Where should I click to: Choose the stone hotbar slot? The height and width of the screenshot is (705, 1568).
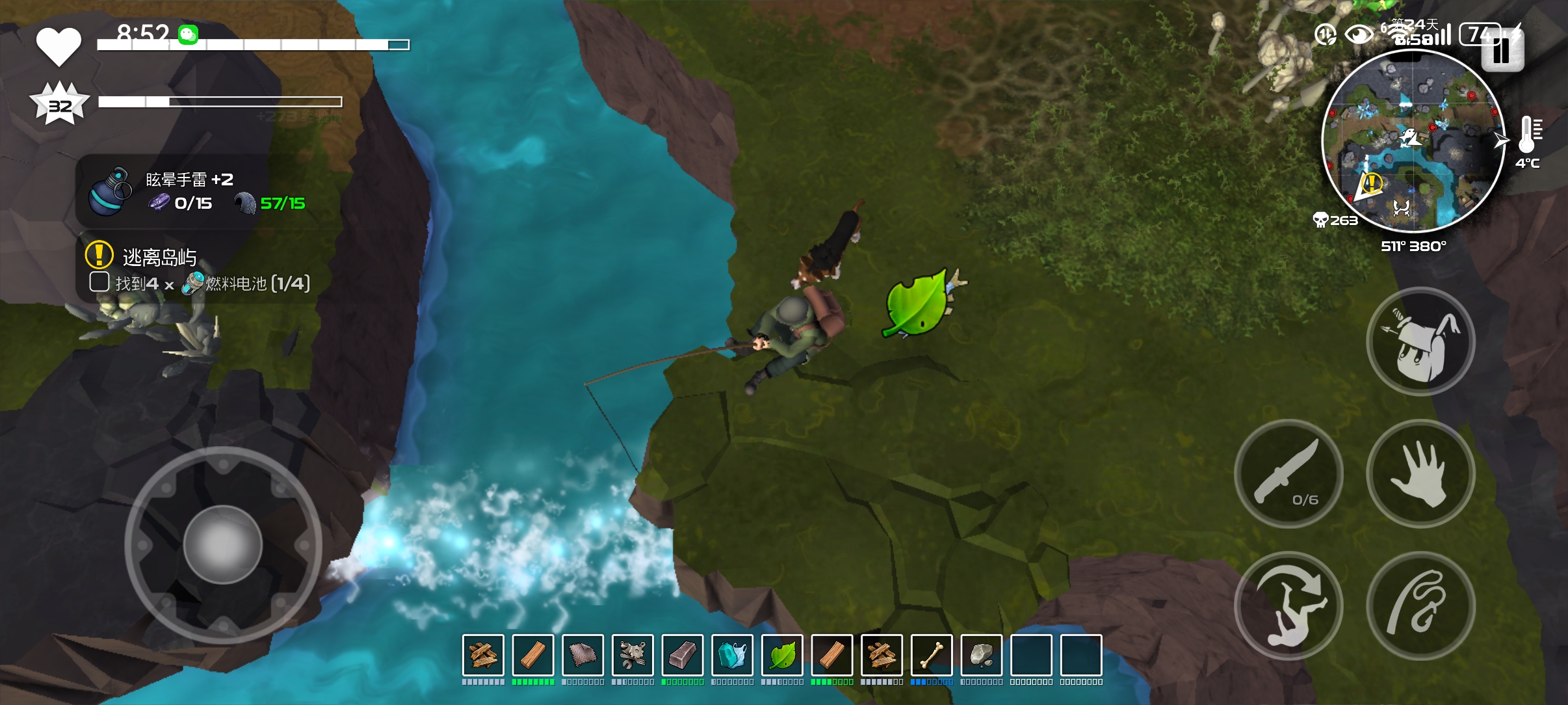[982, 655]
